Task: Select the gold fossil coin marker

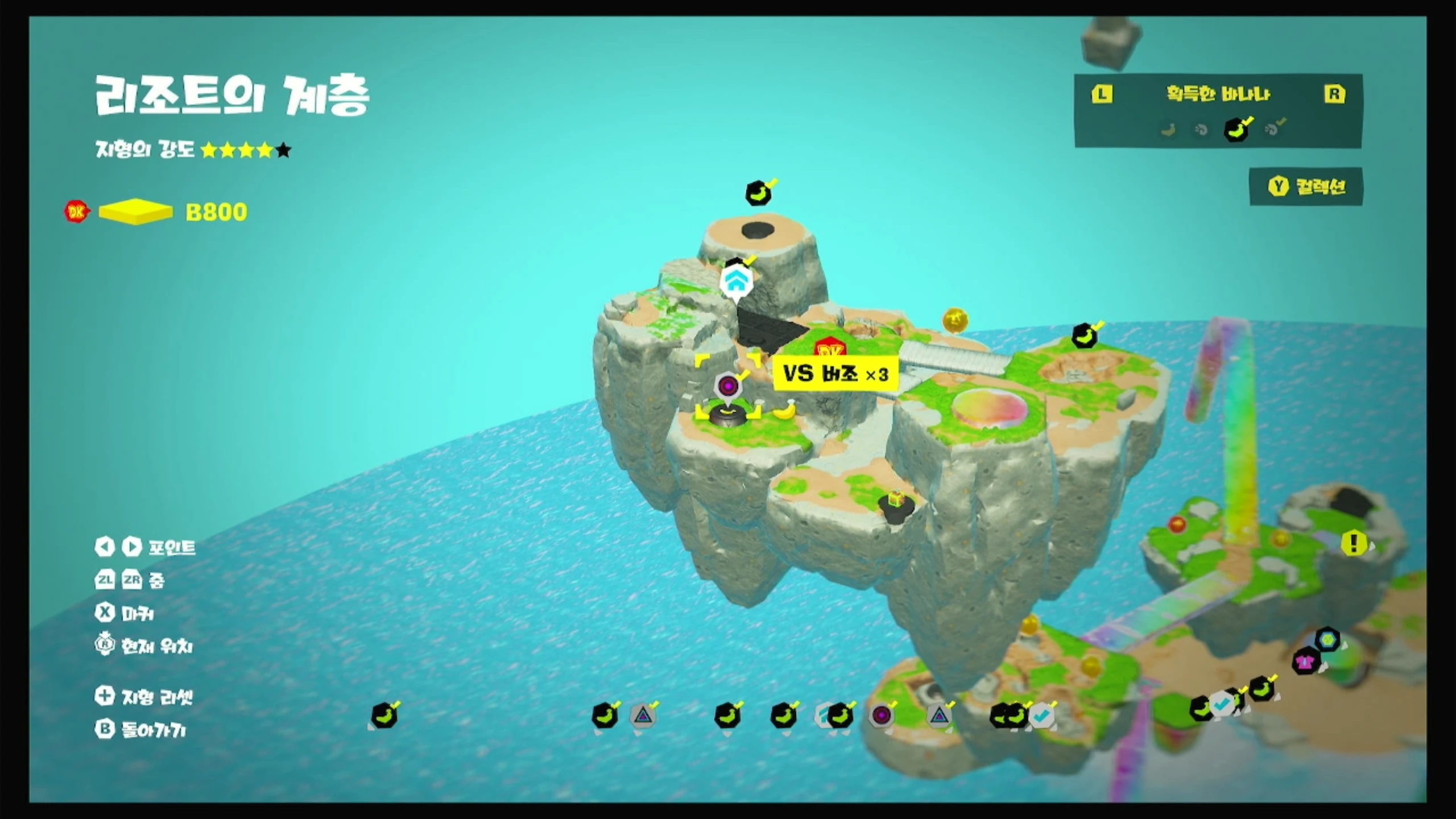Action: [x=955, y=320]
